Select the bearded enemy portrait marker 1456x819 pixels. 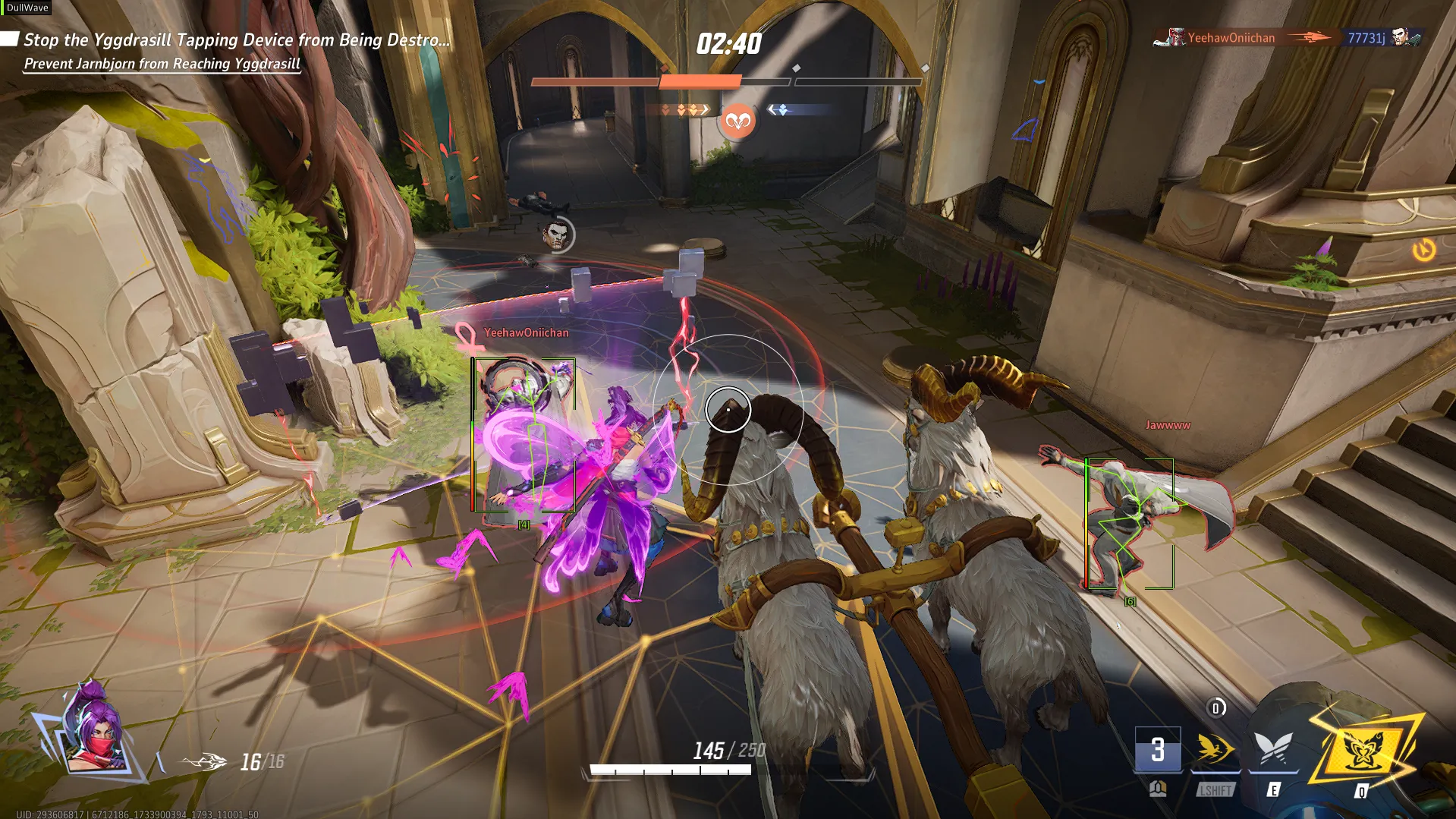click(558, 235)
